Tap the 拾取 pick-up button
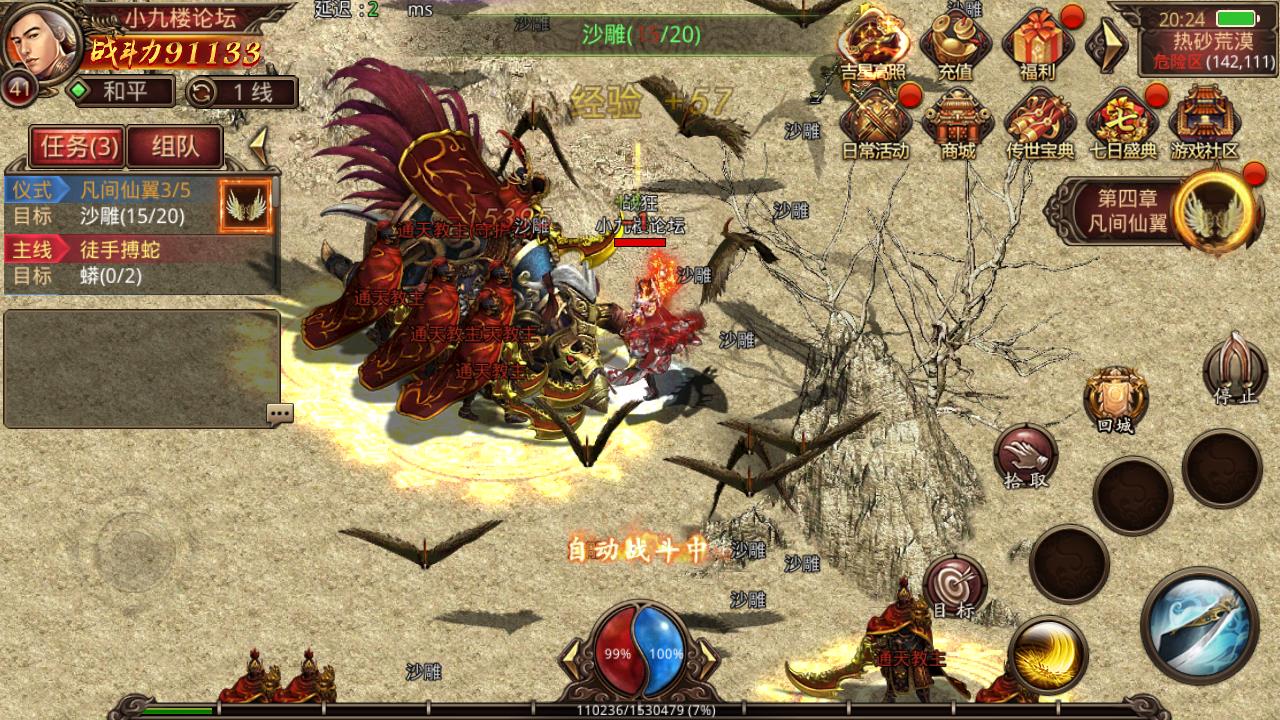Viewport: 1280px width, 720px height. (x=1026, y=456)
